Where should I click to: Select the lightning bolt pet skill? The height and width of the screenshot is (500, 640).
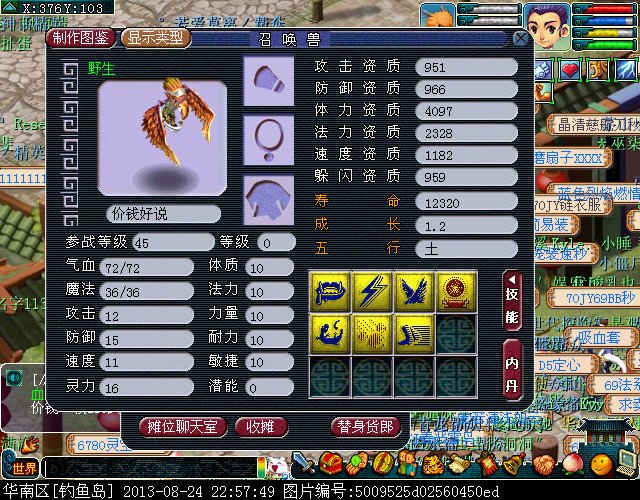(372, 290)
